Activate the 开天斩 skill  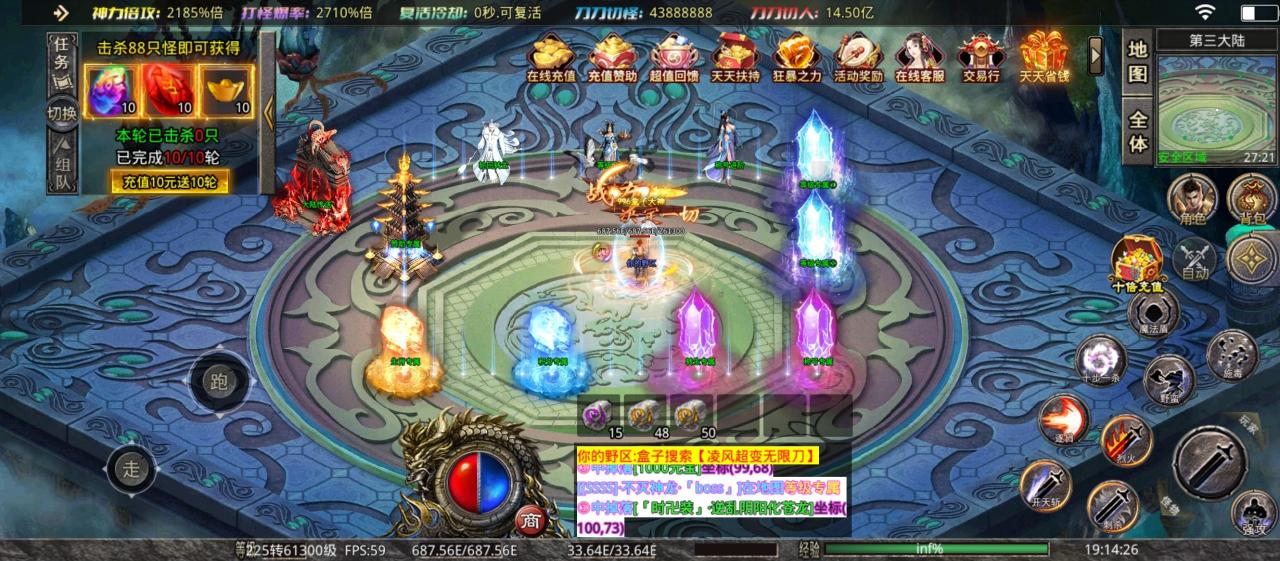[x=1045, y=482]
